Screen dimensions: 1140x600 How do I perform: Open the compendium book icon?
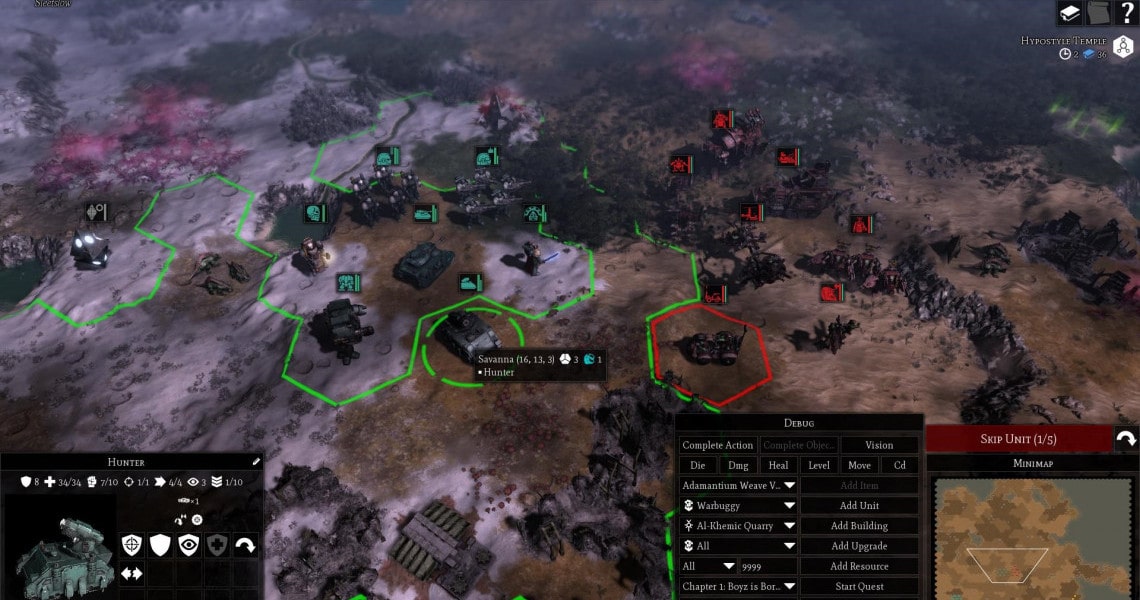click(1070, 13)
